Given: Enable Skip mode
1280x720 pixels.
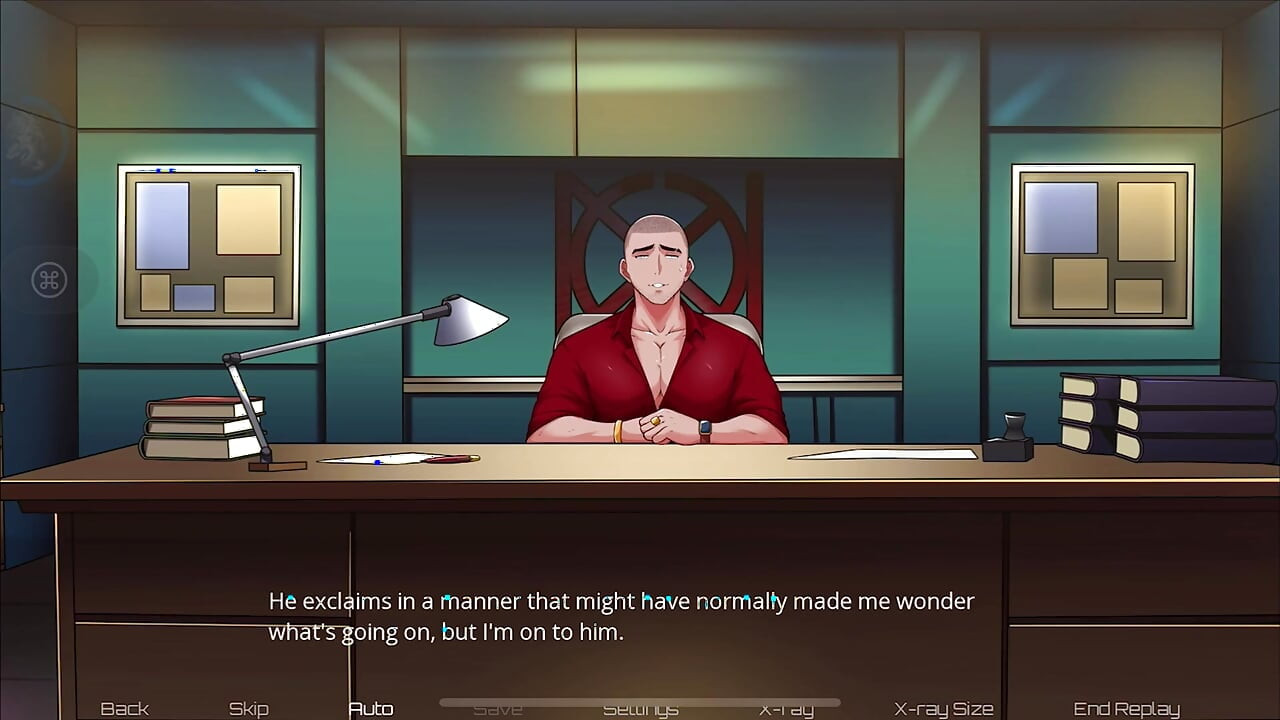Looking at the screenshot, I should pos(248,708).
